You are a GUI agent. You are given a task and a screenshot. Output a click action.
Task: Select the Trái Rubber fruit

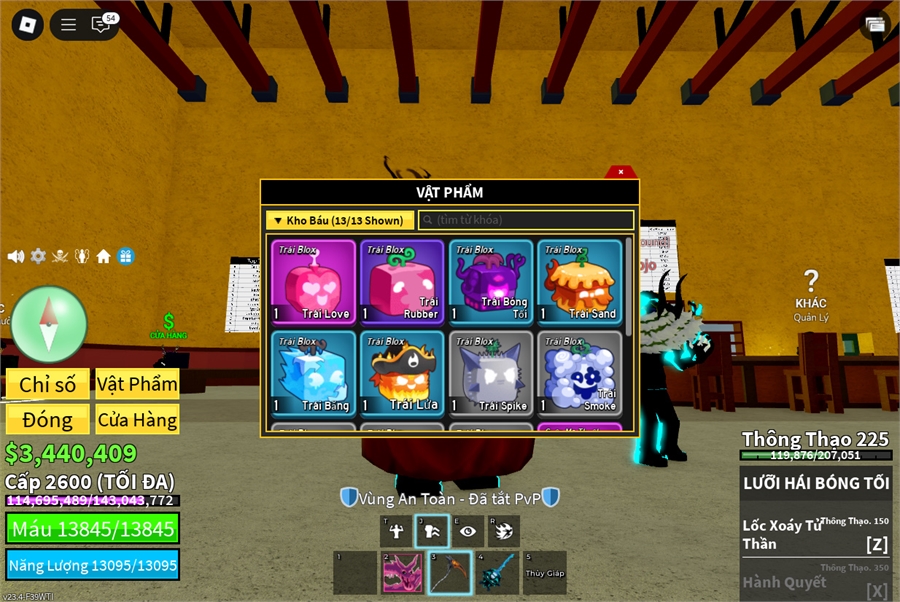[x=402, y=282]
